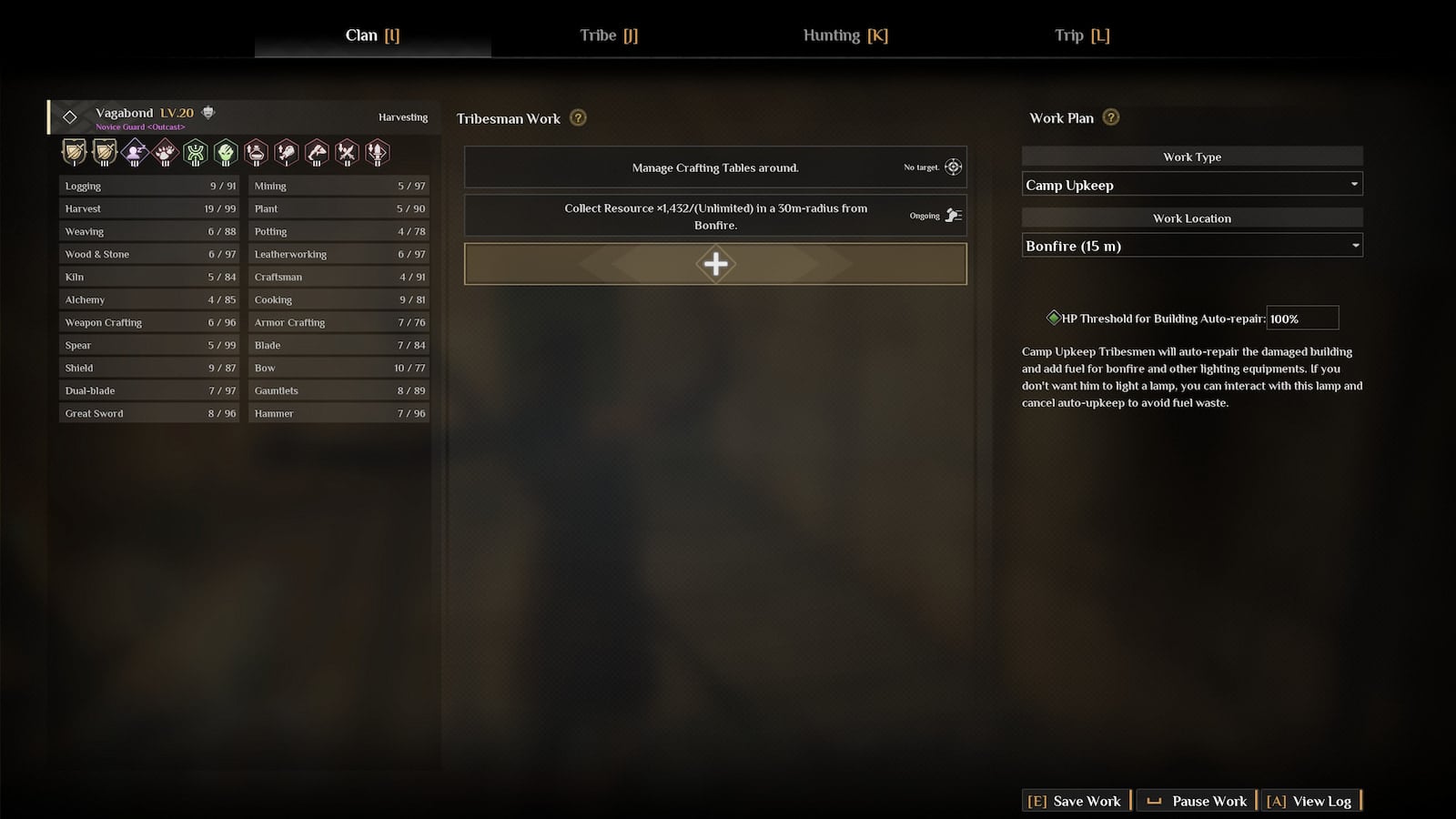Screen dimensions: 1456x819
Task: Open the Work Plan help question mark
Action: 1110,117
